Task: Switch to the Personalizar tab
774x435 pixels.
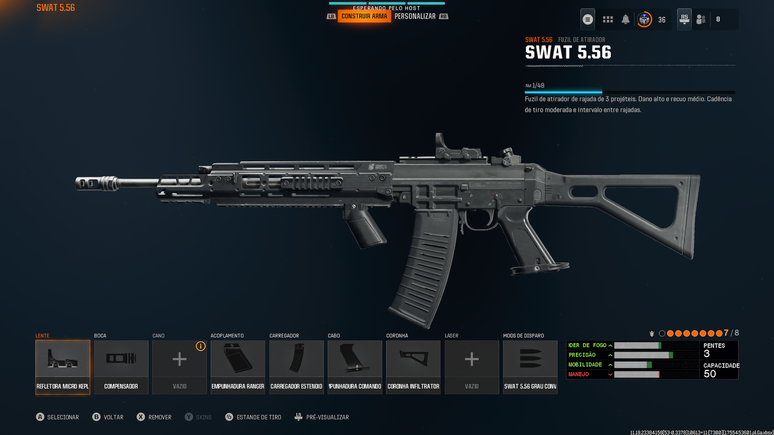Action: click(414, 16)
